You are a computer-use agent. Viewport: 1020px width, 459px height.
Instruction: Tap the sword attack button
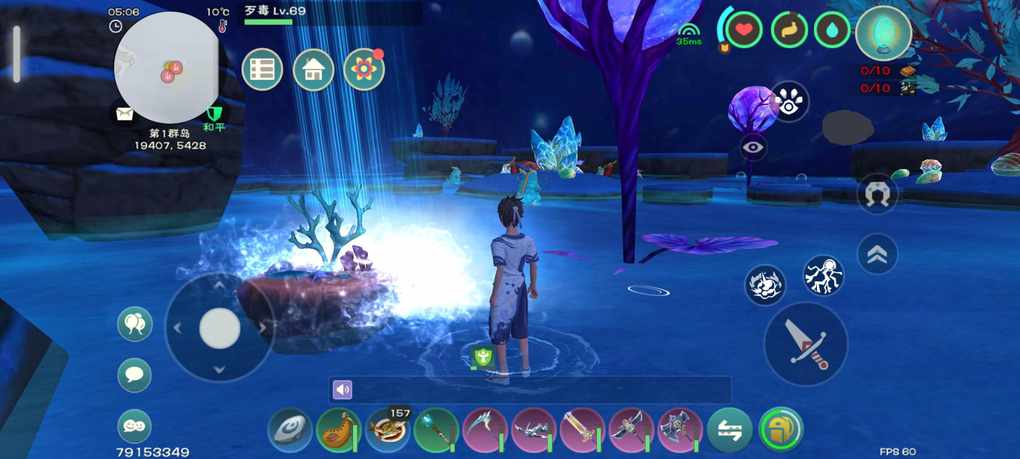tap(805, 343)
